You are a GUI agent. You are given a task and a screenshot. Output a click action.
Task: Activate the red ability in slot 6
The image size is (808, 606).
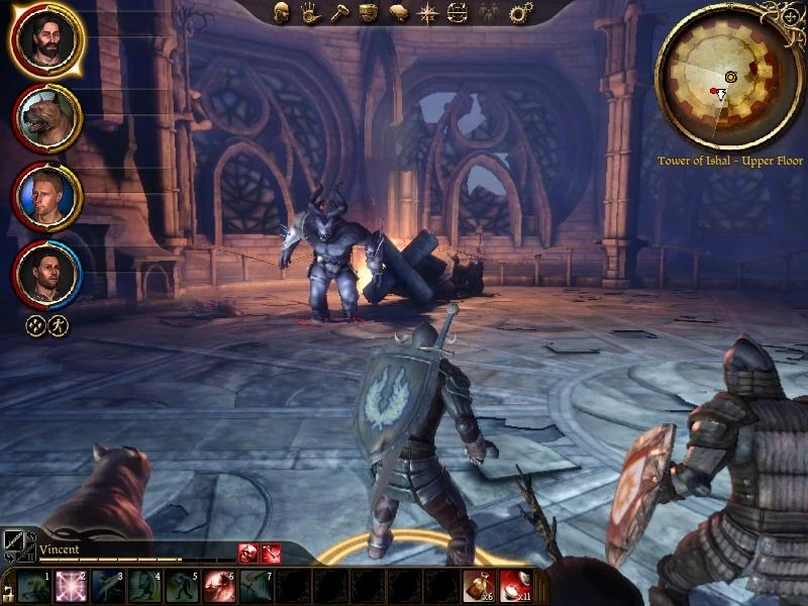pos(218,585)
